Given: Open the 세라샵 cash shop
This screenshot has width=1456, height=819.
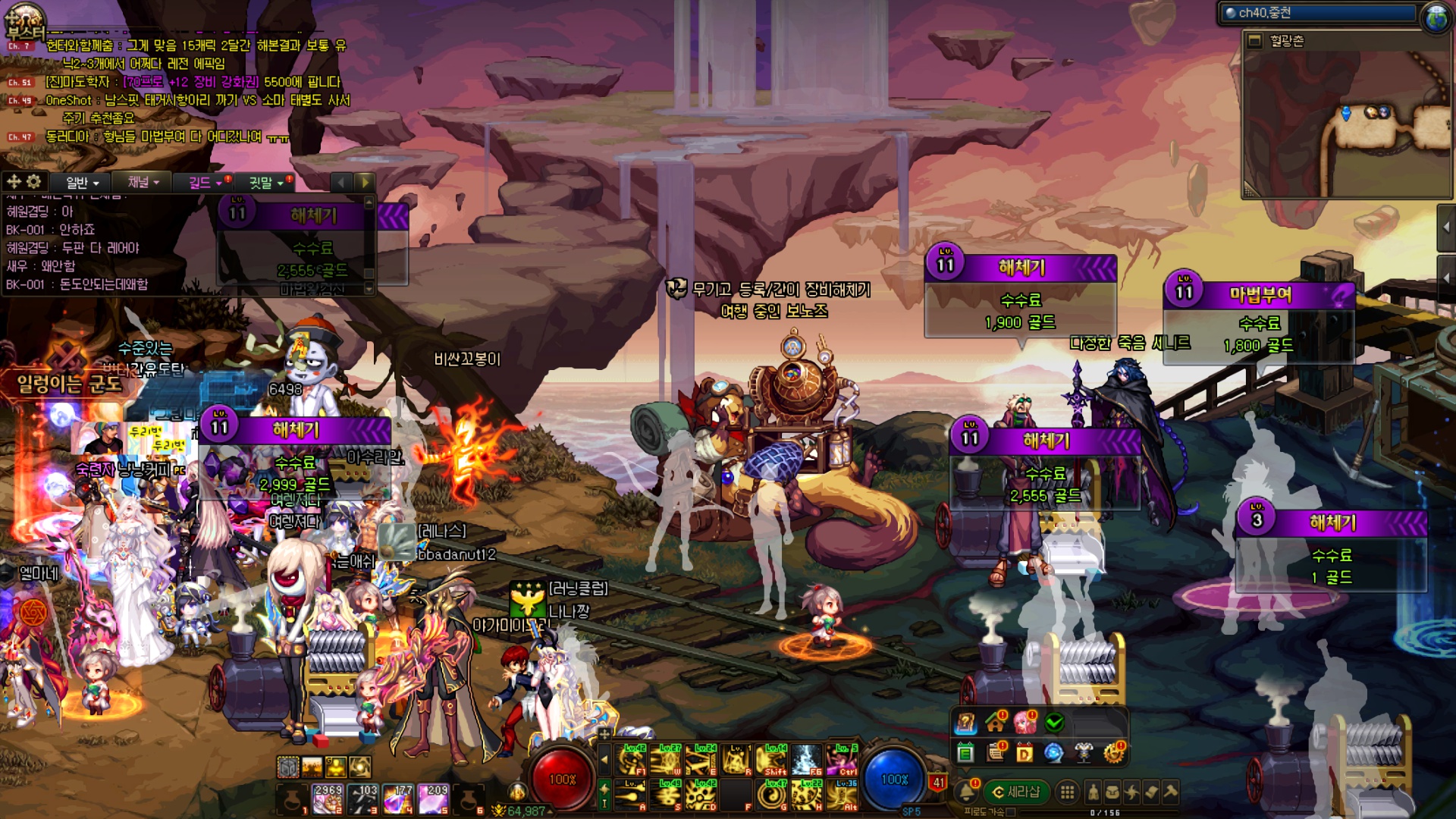Looking at the screenshot, I should click(1016, 792).
